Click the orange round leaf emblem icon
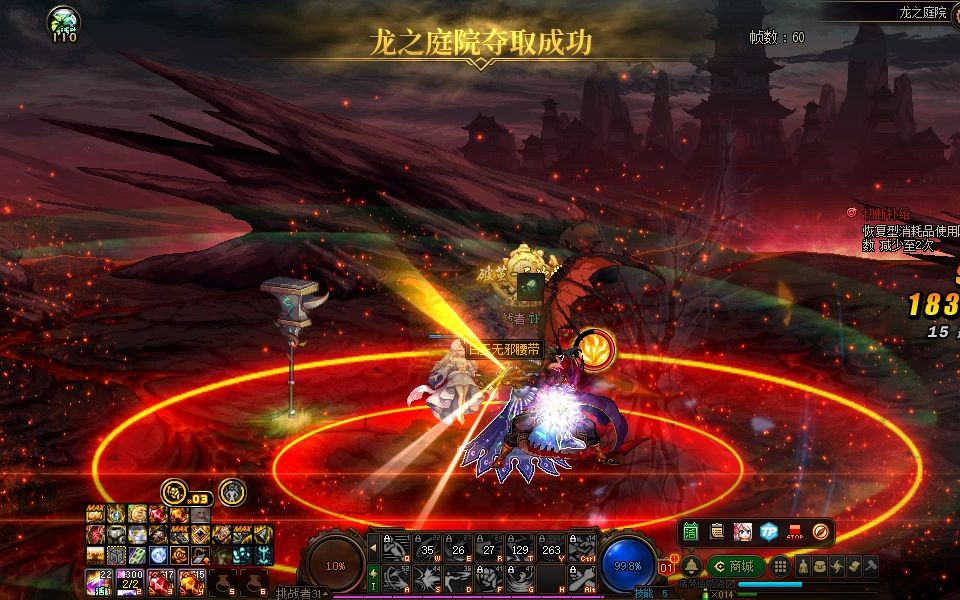960x600 pixels. [x=820, y=532]
